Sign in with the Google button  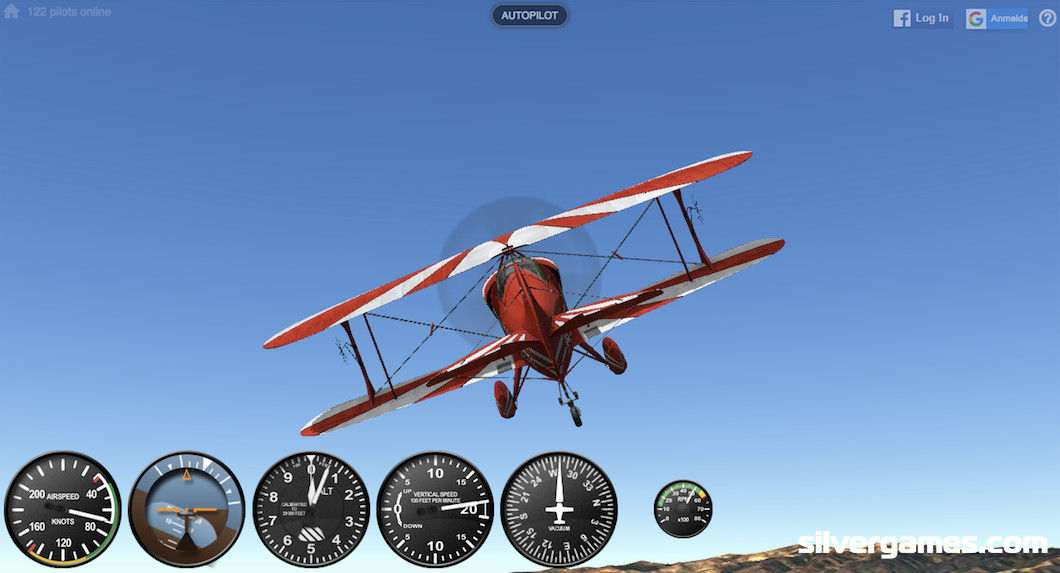click(996, 18)
